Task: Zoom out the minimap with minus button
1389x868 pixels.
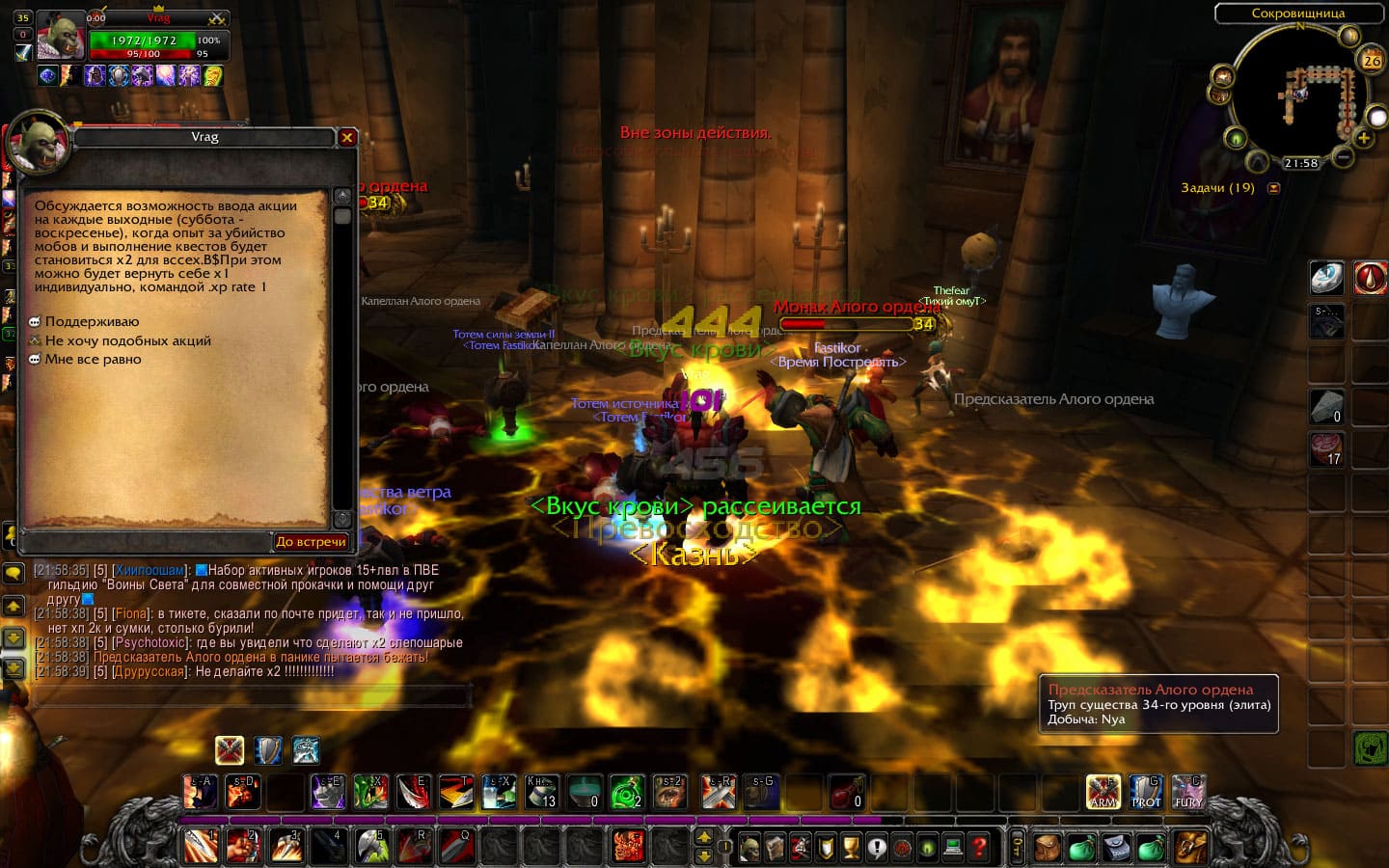Action: pos(1343,155)
